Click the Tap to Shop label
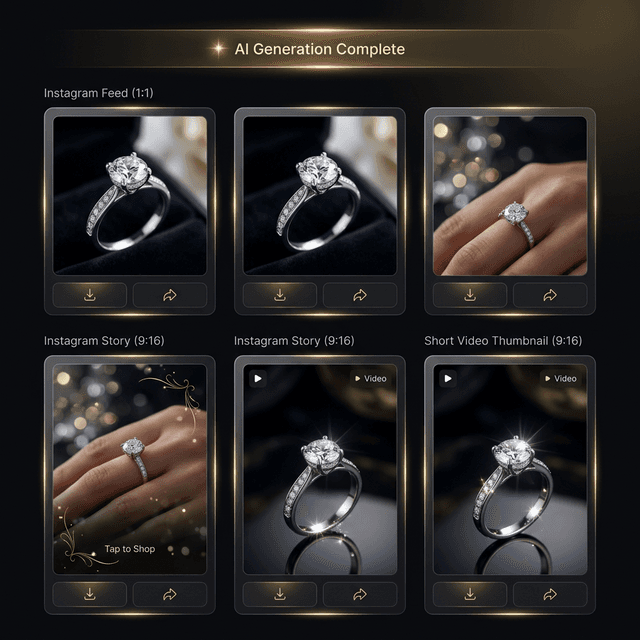The image size is (640, 640). click(130, 549)
